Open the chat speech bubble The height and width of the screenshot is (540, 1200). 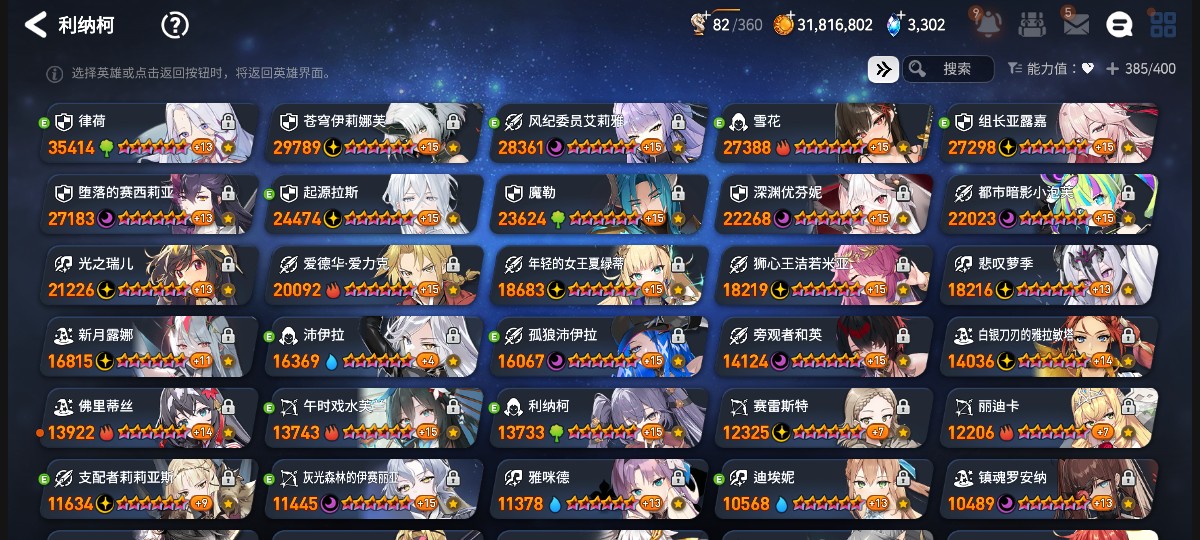coord(1119,25)
